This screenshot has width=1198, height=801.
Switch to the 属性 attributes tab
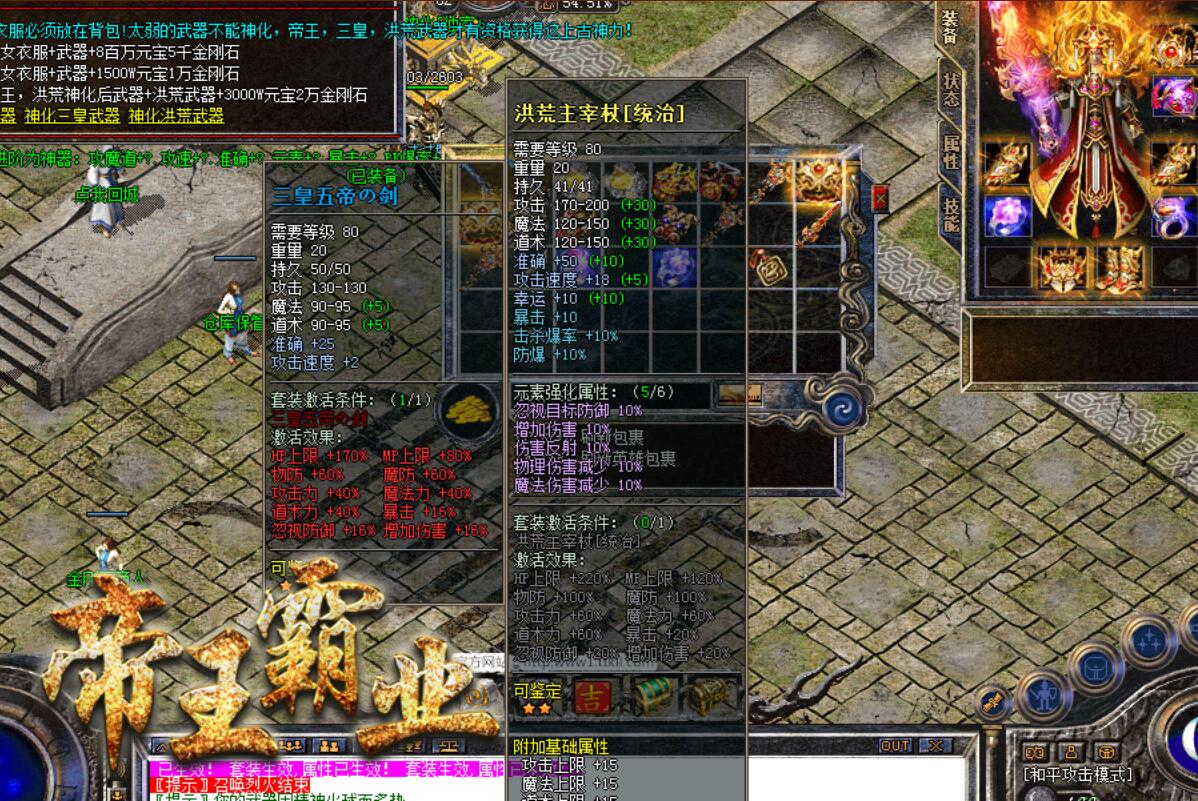click(x=951, y=152)
